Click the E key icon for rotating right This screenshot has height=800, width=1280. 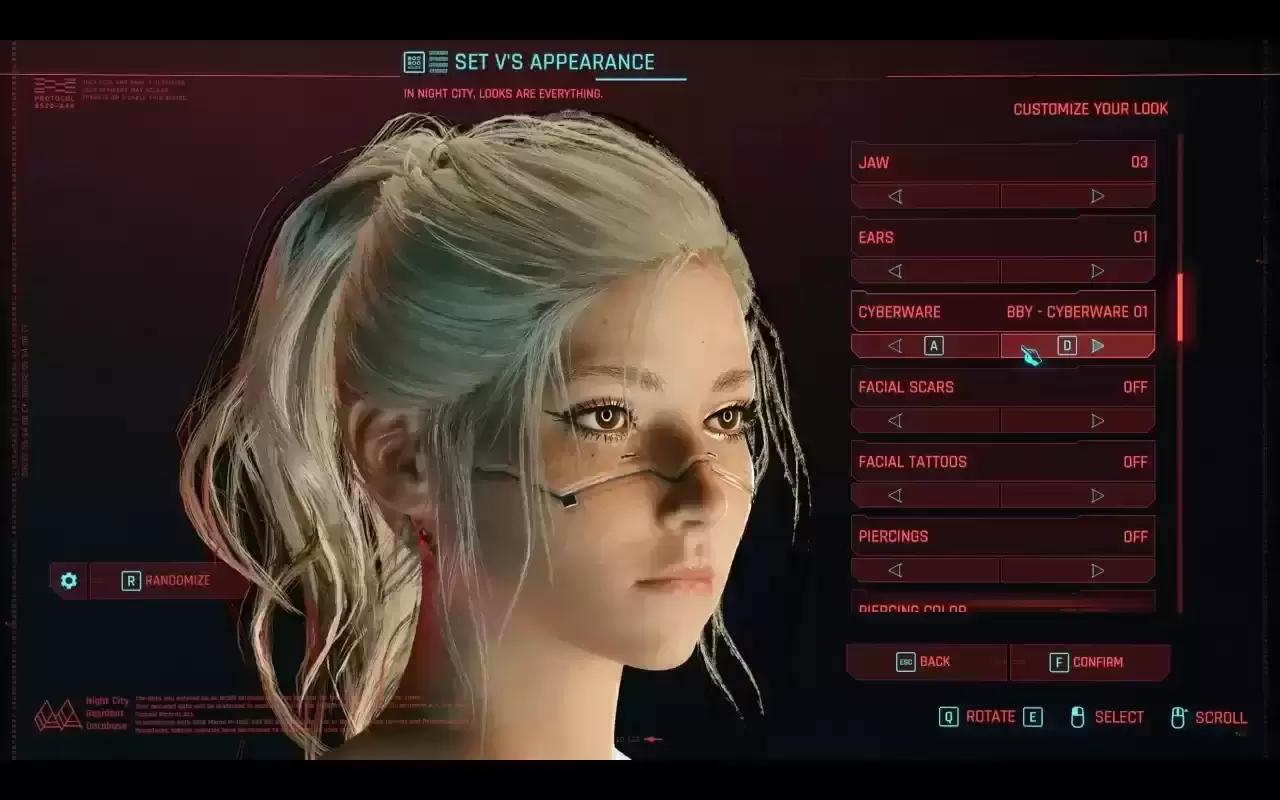[1033, 717]
